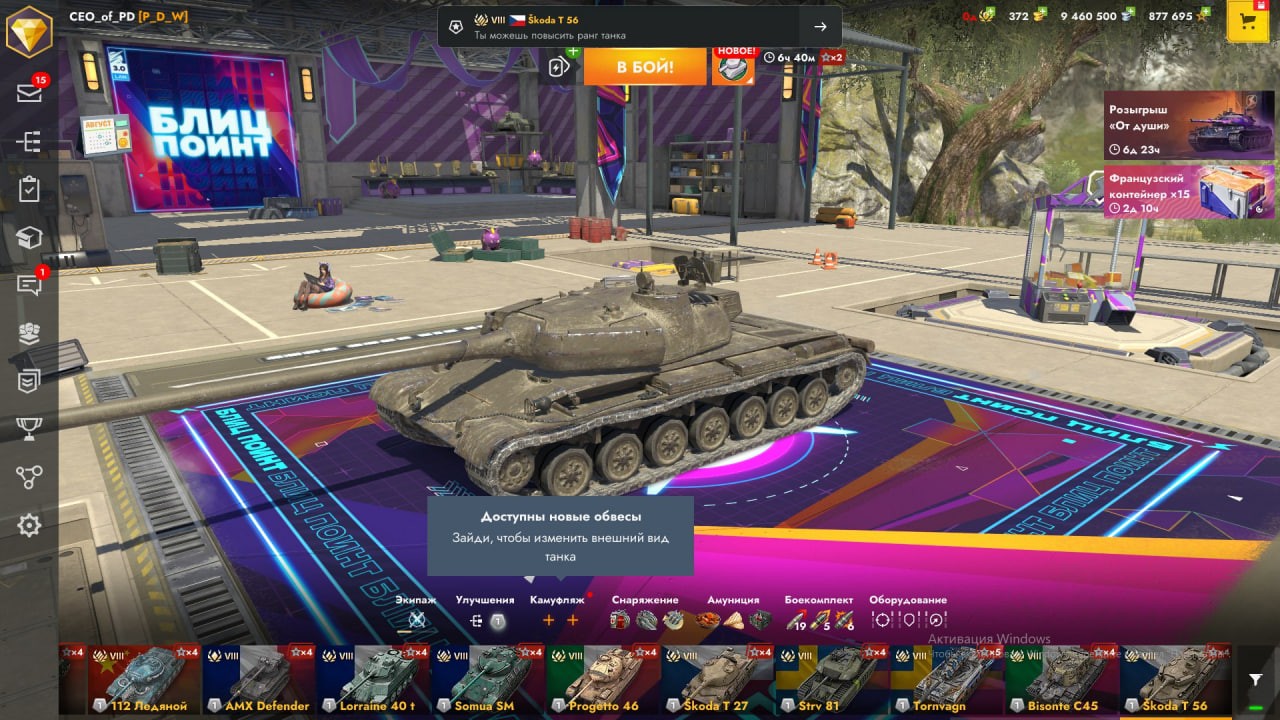Select the Экипаж crew section

point(416,612)
